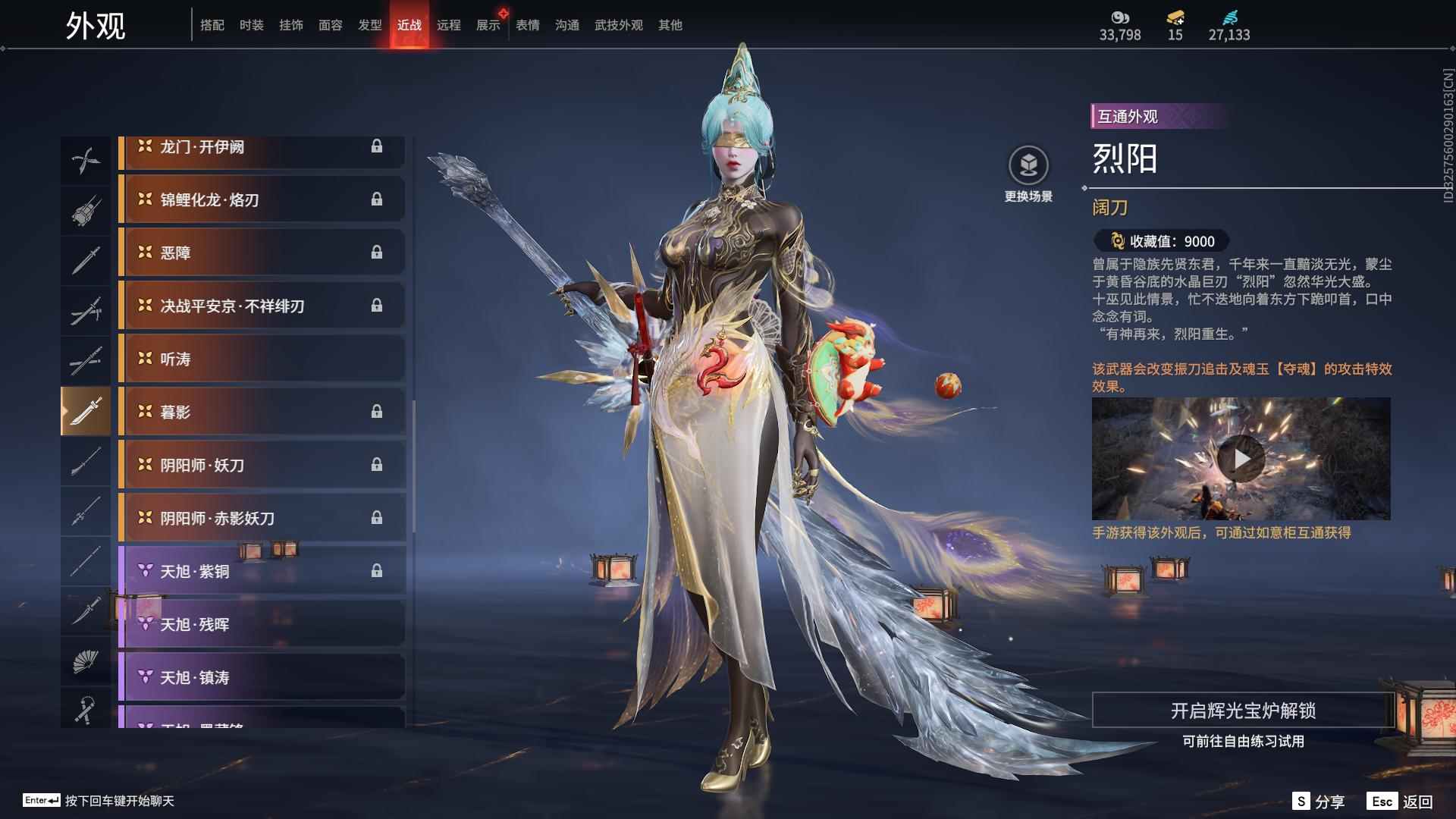Select the fan weapon category icon

click(x=86, y=661)
